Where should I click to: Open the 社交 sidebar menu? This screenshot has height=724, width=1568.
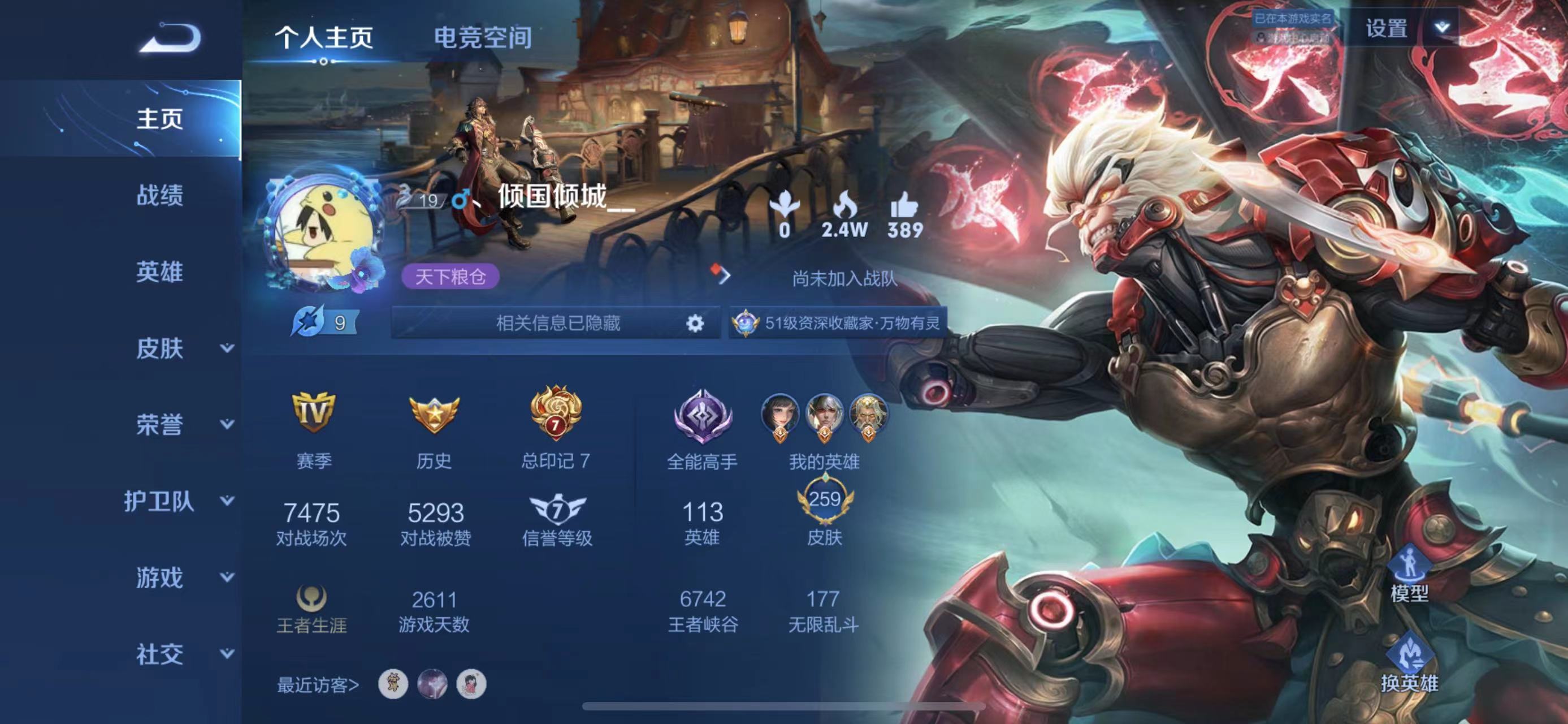[183, 654]
